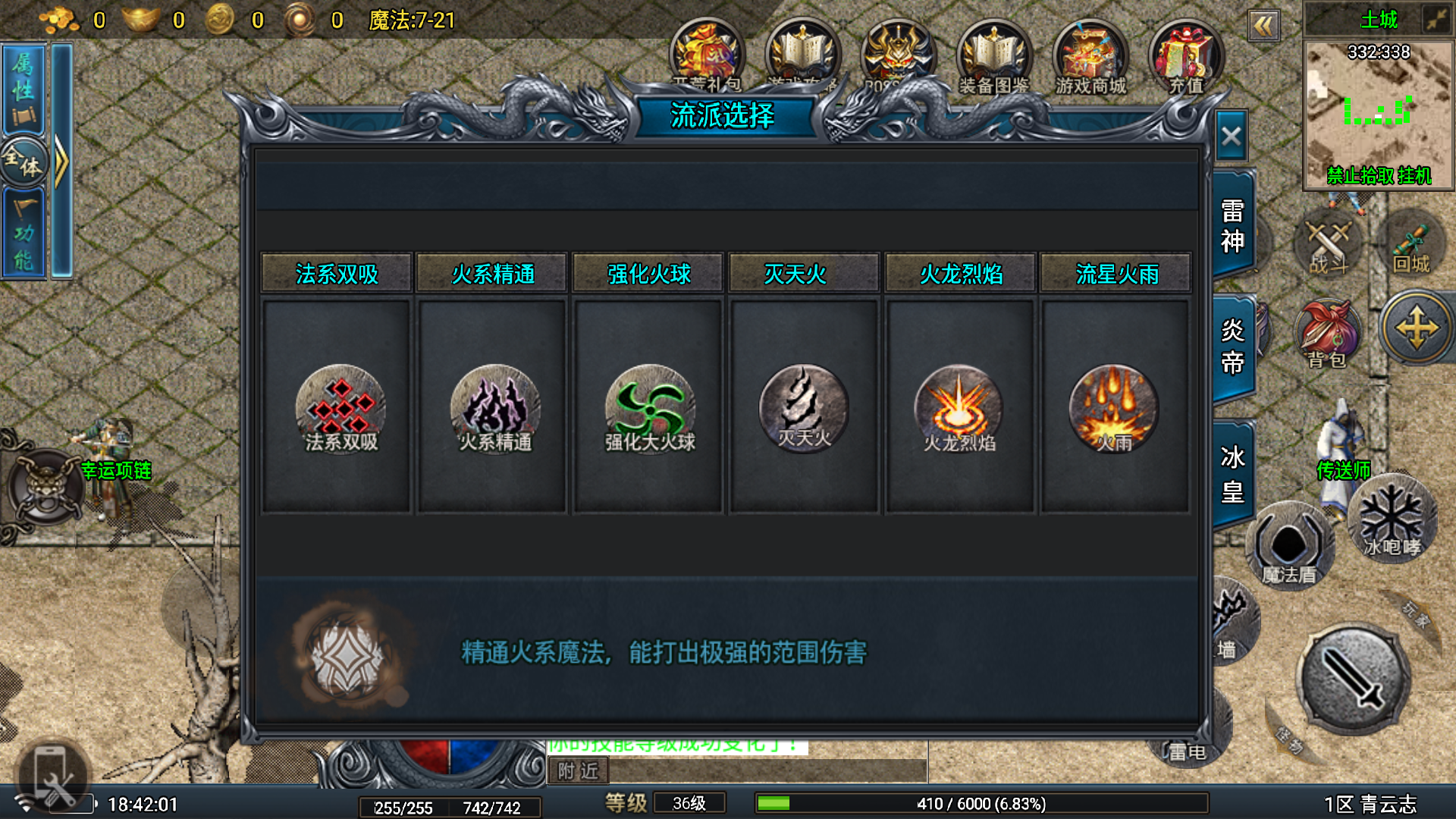Open the 充值 recharge gift icon
1456x819 pixels.
(x=1185, y=57)
